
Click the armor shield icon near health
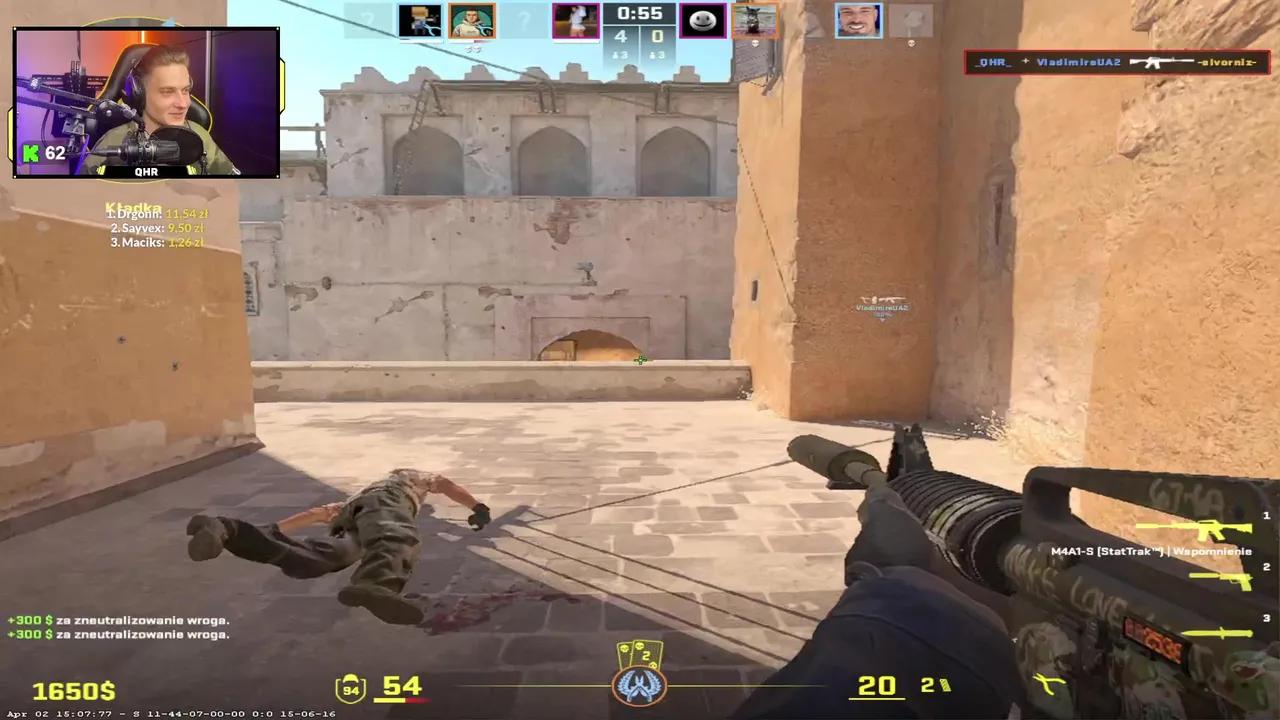point(349,687)
